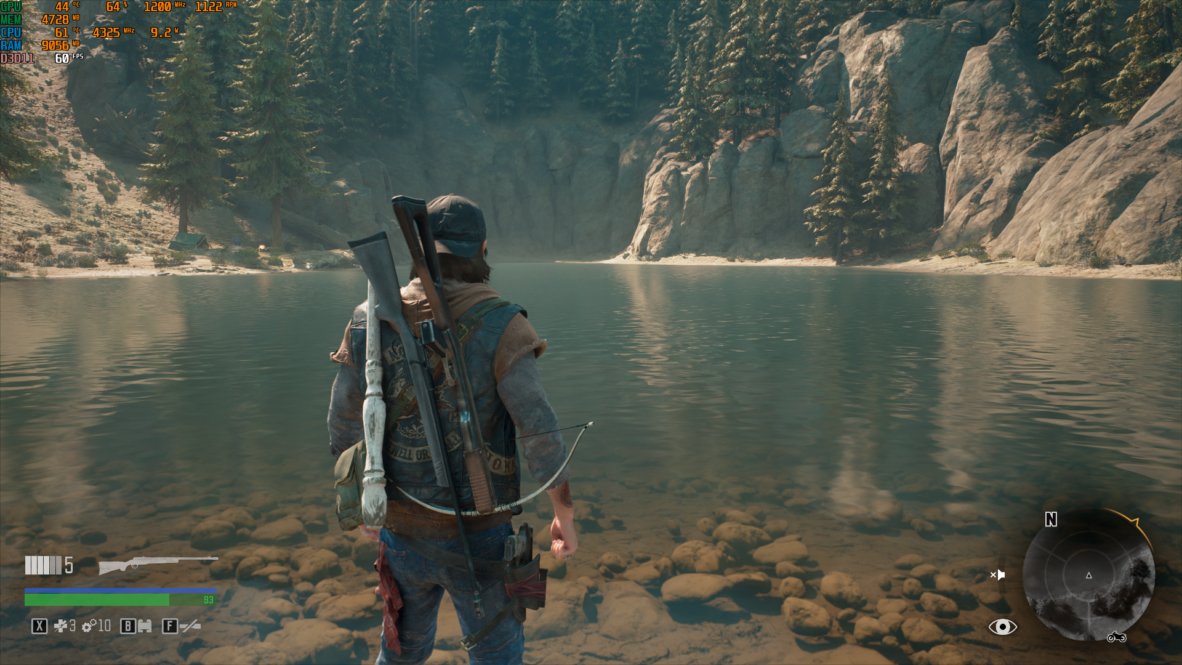Click the player arrow at minimap center
The width and height of the screenshot is (1182, 665).
coord(1089,575)
